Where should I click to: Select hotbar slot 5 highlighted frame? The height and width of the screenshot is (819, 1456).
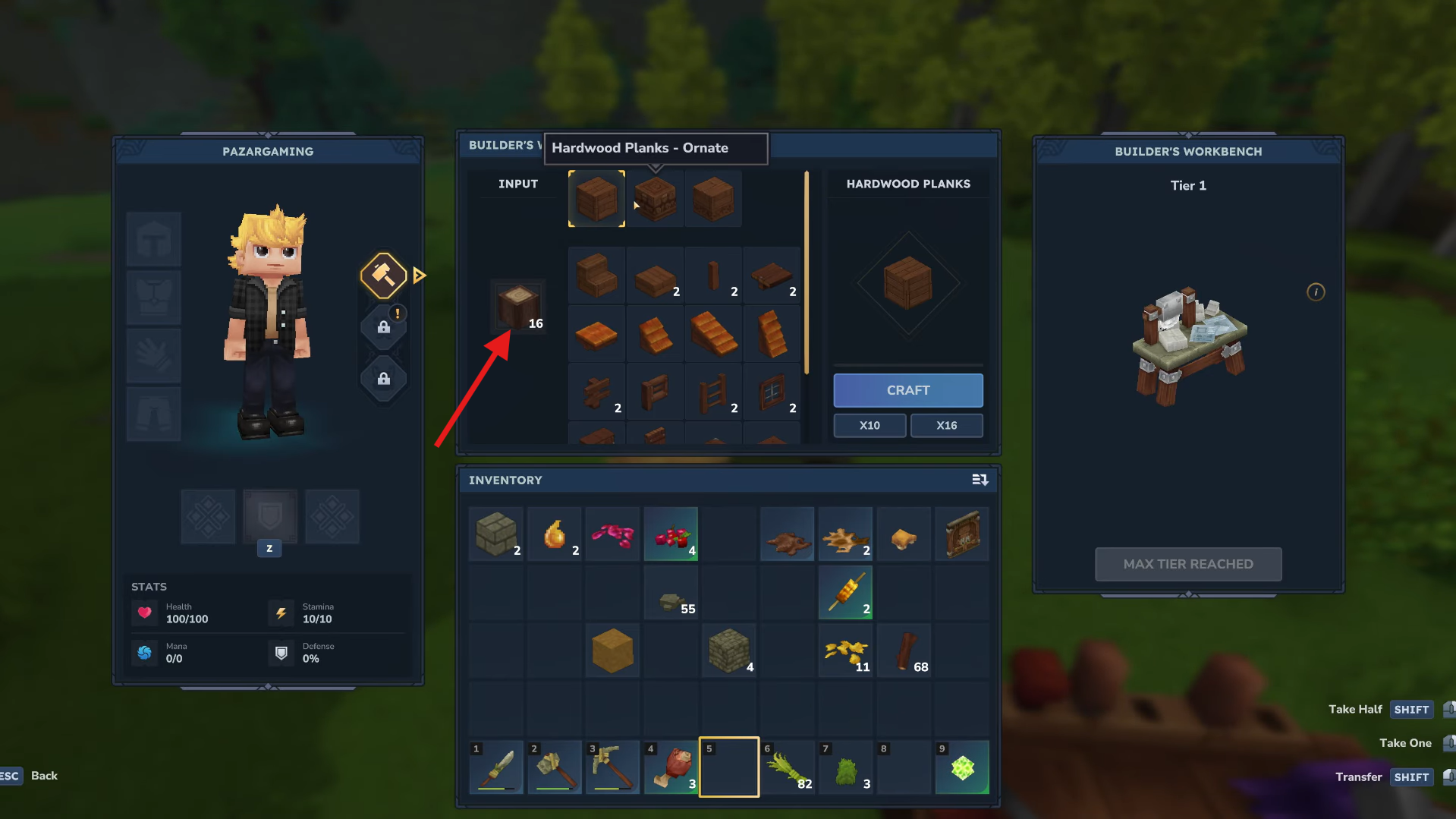[728, 767]
